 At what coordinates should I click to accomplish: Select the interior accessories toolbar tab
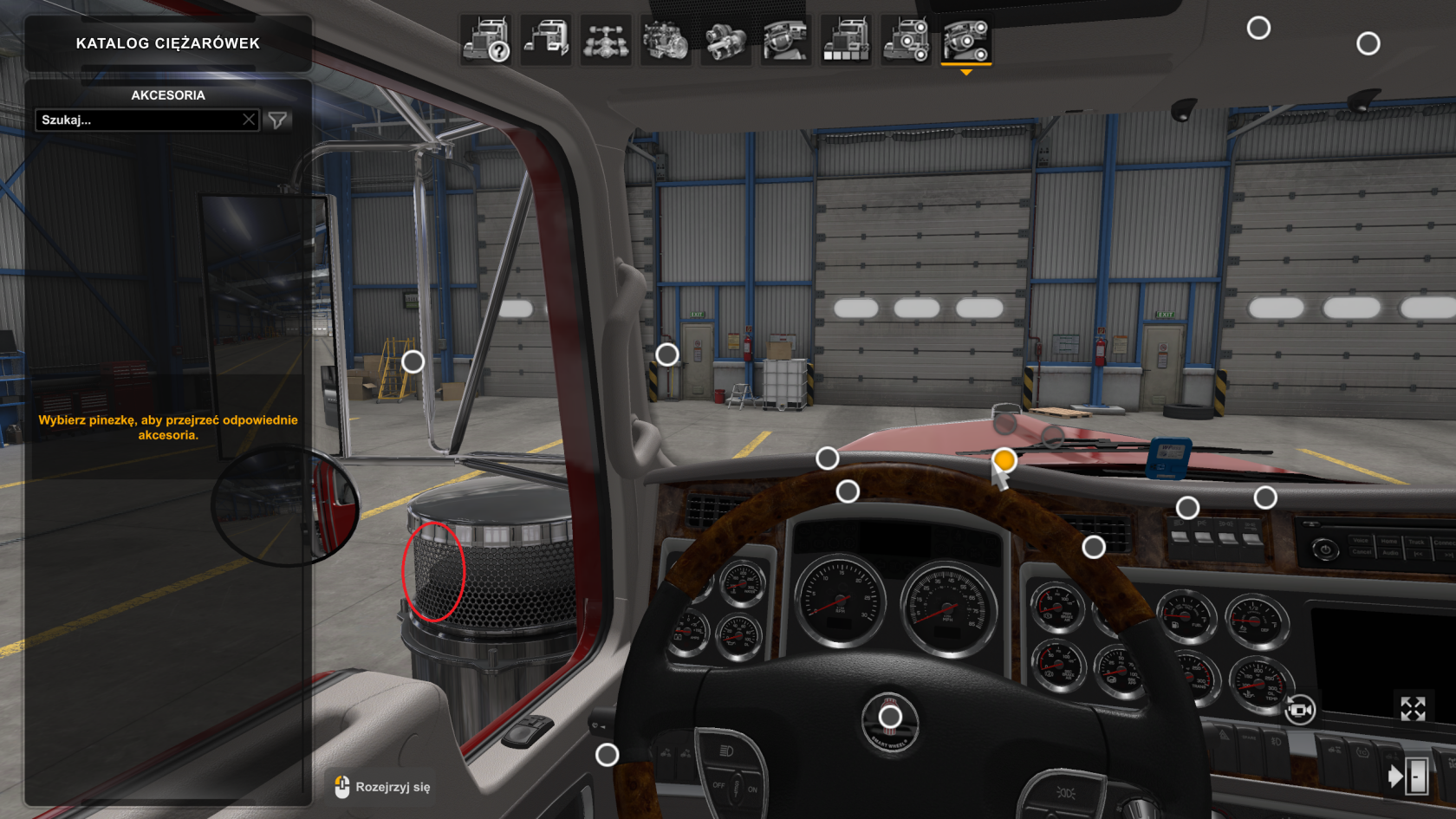pos(966,41)
